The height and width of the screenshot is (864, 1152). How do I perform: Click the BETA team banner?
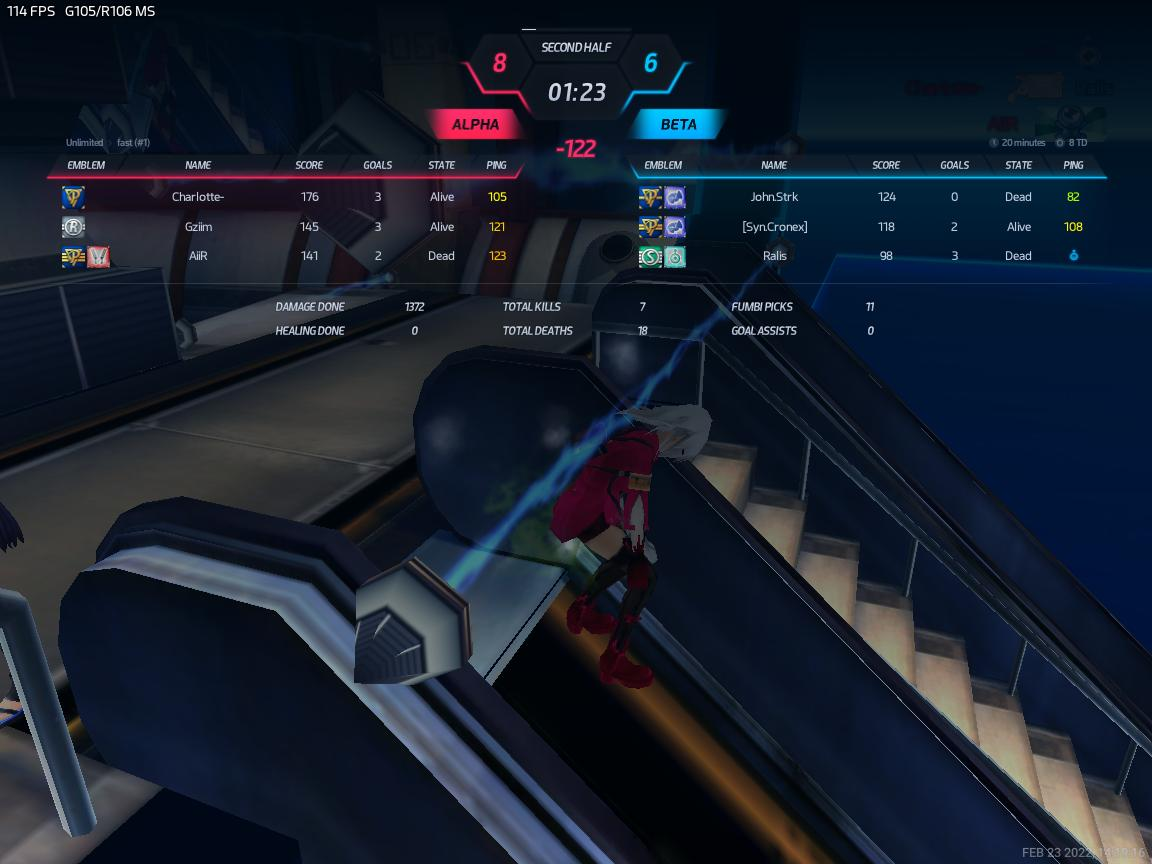(679, 125)
